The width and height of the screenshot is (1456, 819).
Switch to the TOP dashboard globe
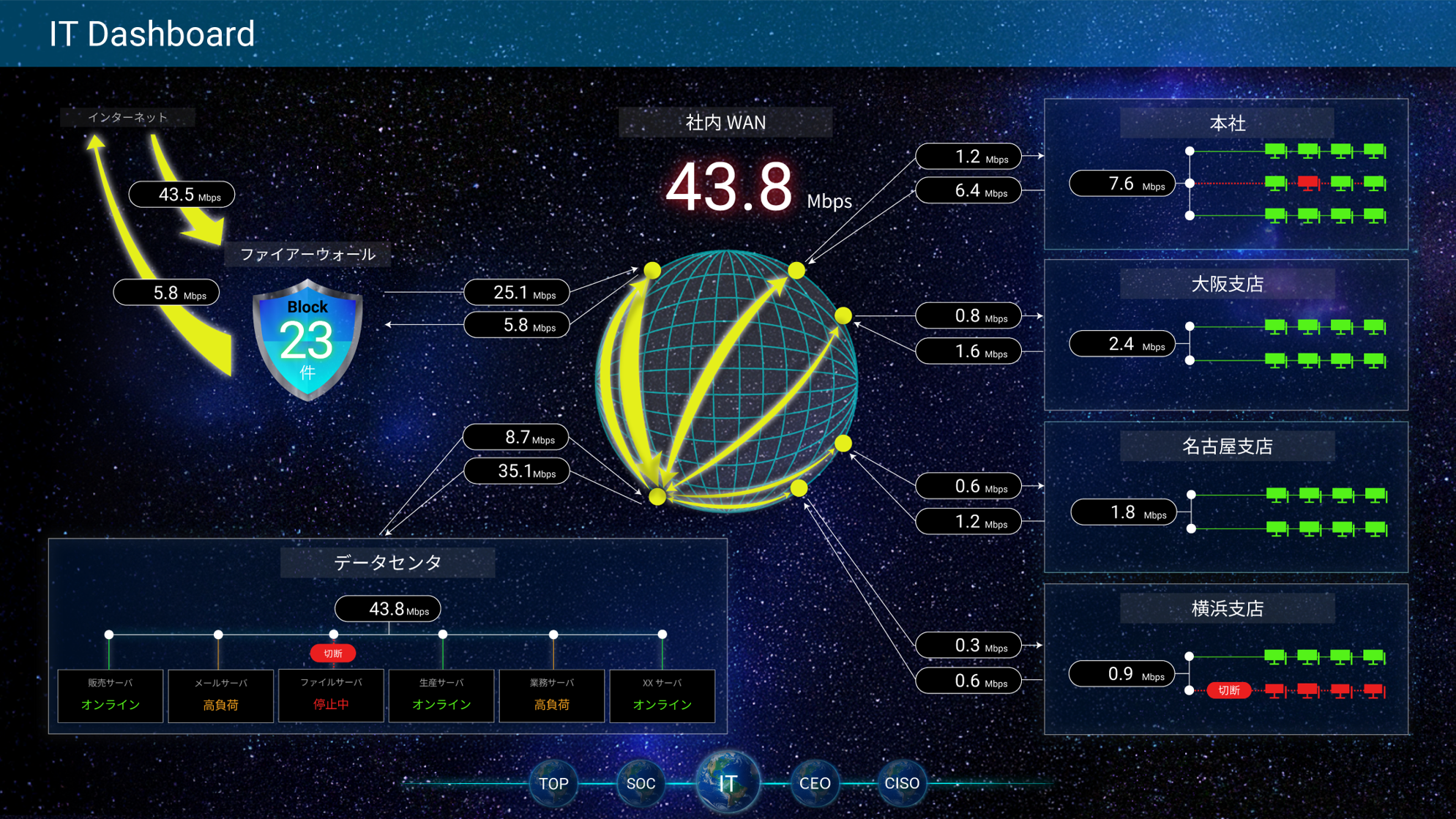[553, 783]
